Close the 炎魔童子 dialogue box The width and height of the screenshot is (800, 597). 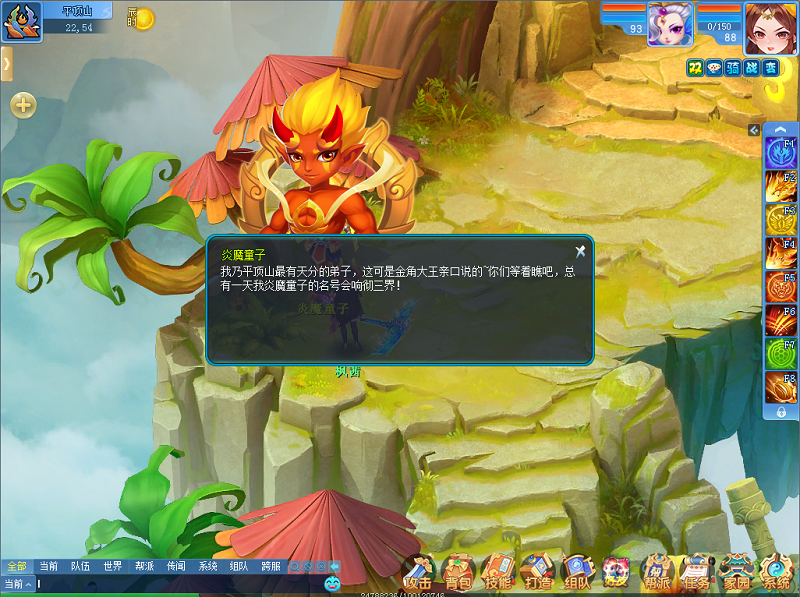[x=580, y=251]
